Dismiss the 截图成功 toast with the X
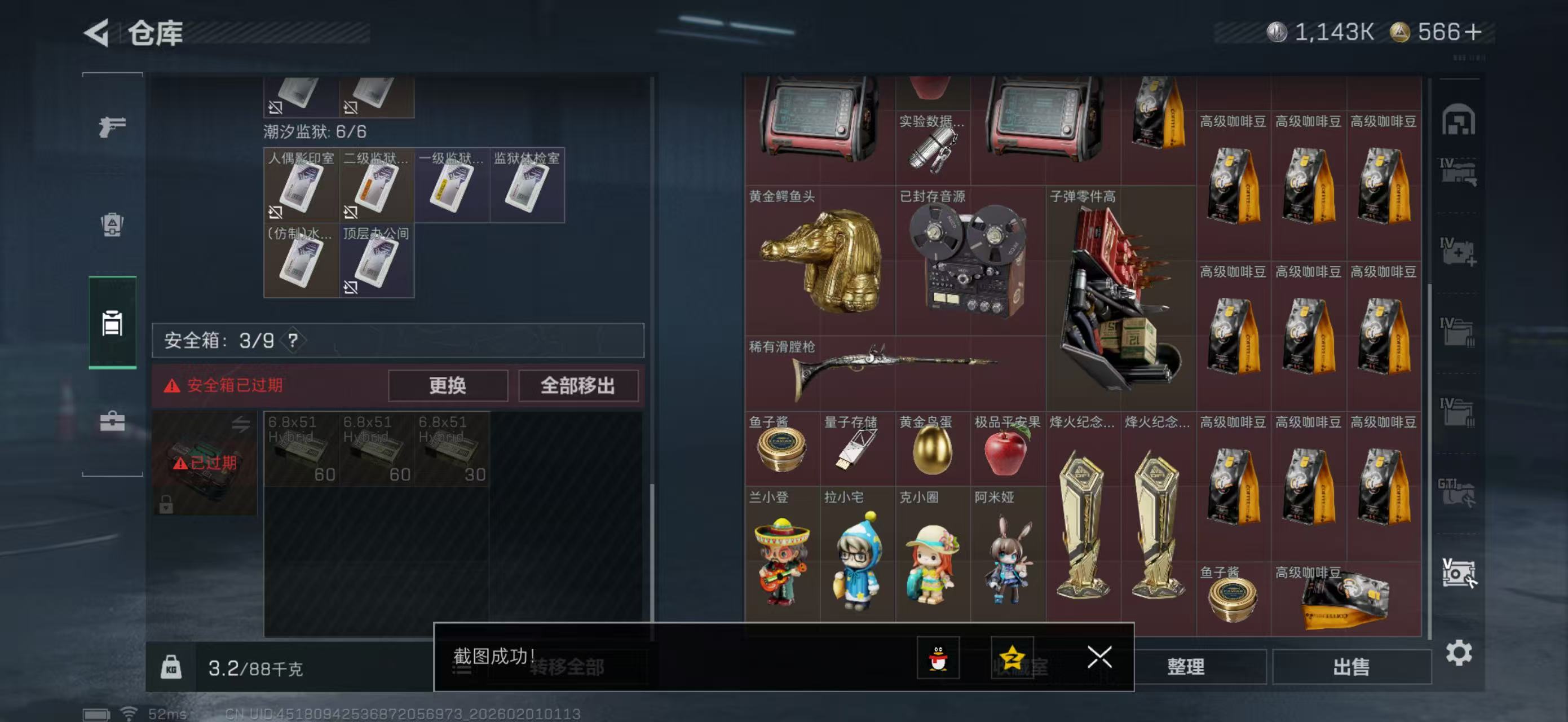This screenshot has height=722, width=1568. point(1099,658)
